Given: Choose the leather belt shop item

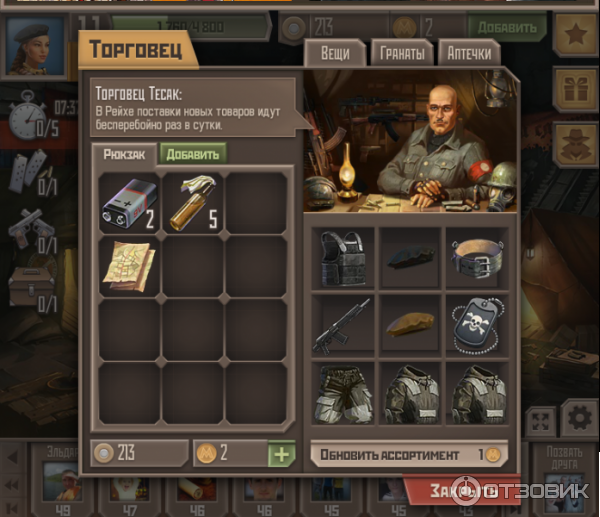Looking at the screenshot, I should (x=477, y=258).
